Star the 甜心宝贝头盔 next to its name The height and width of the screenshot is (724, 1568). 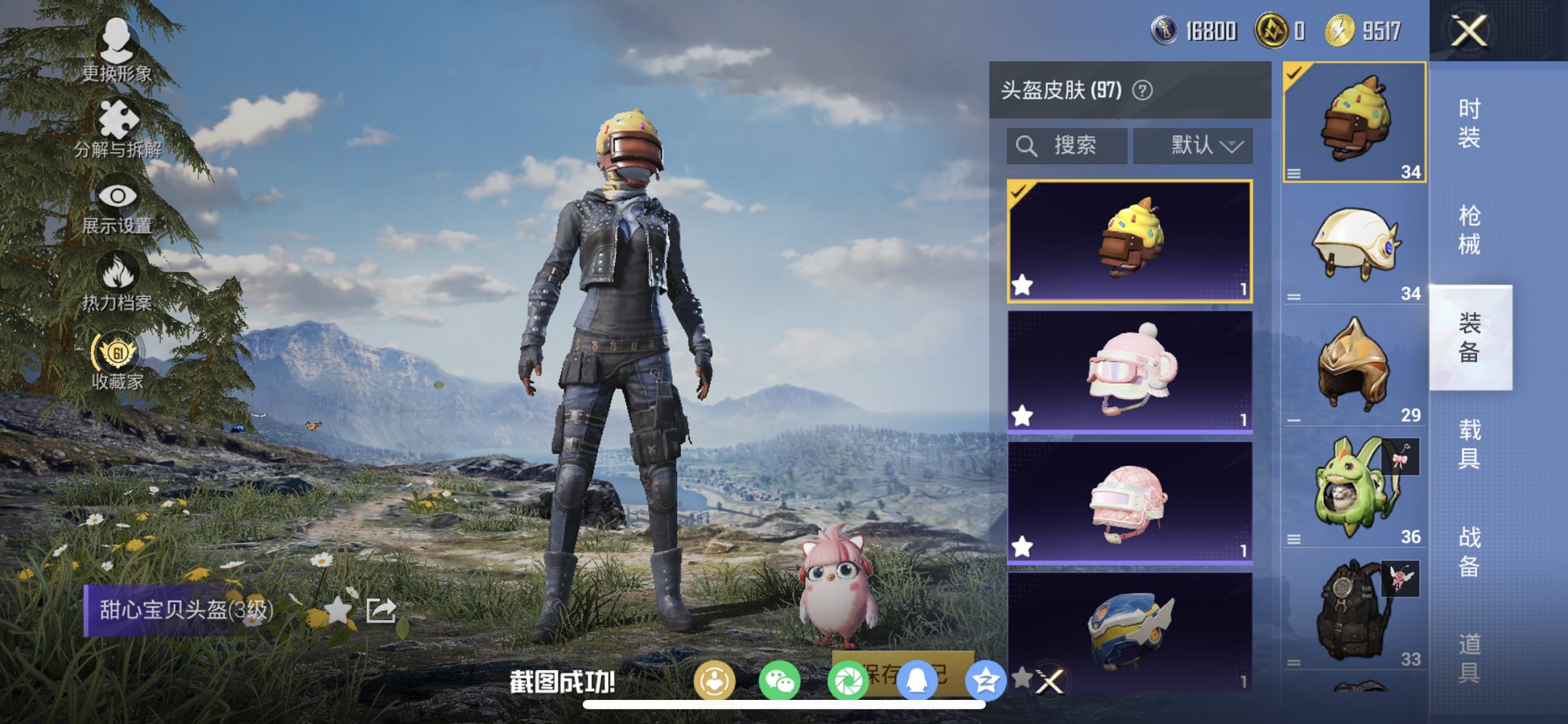coord(340,612)
